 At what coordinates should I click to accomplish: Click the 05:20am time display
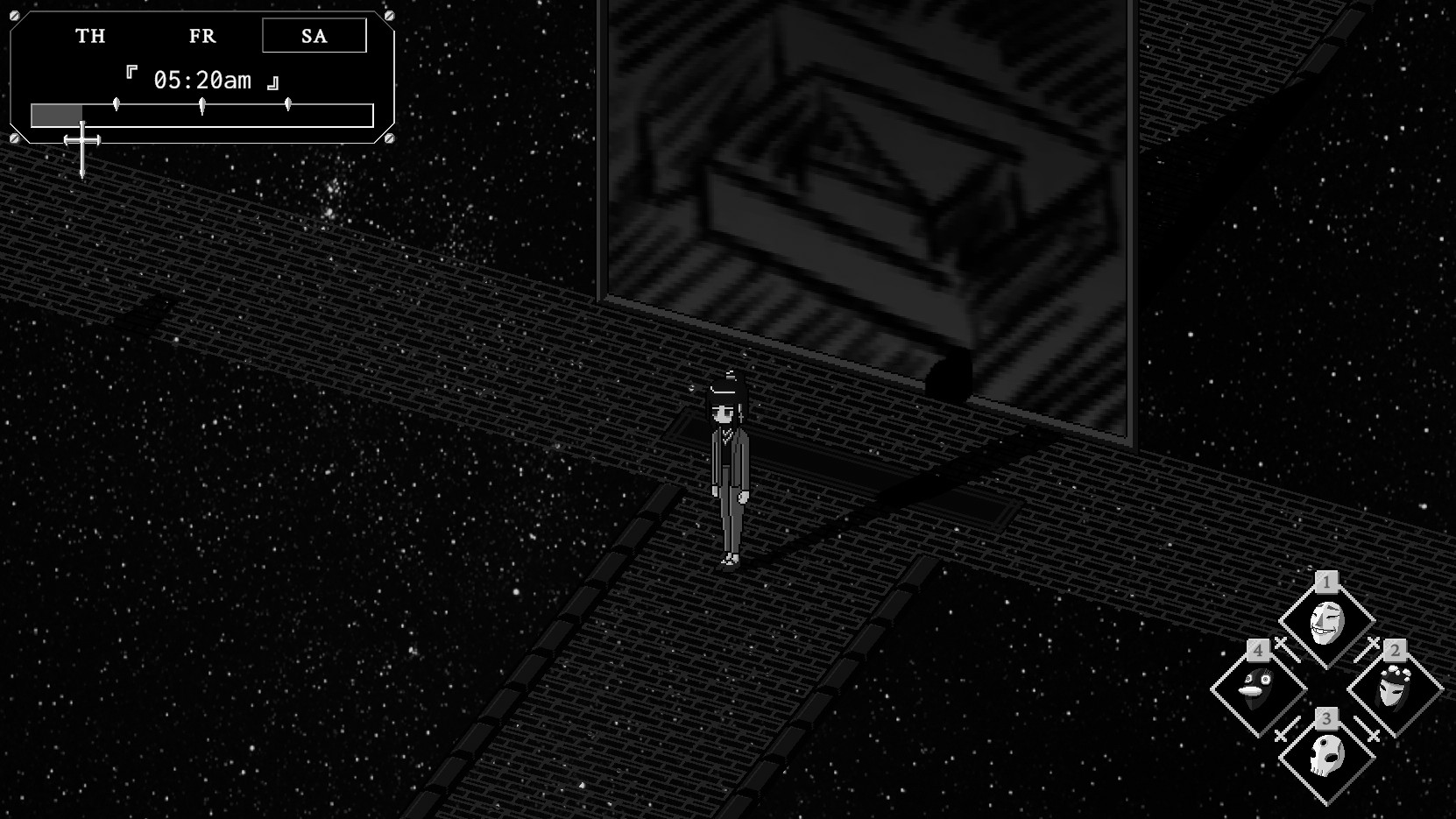click(203, 79)
